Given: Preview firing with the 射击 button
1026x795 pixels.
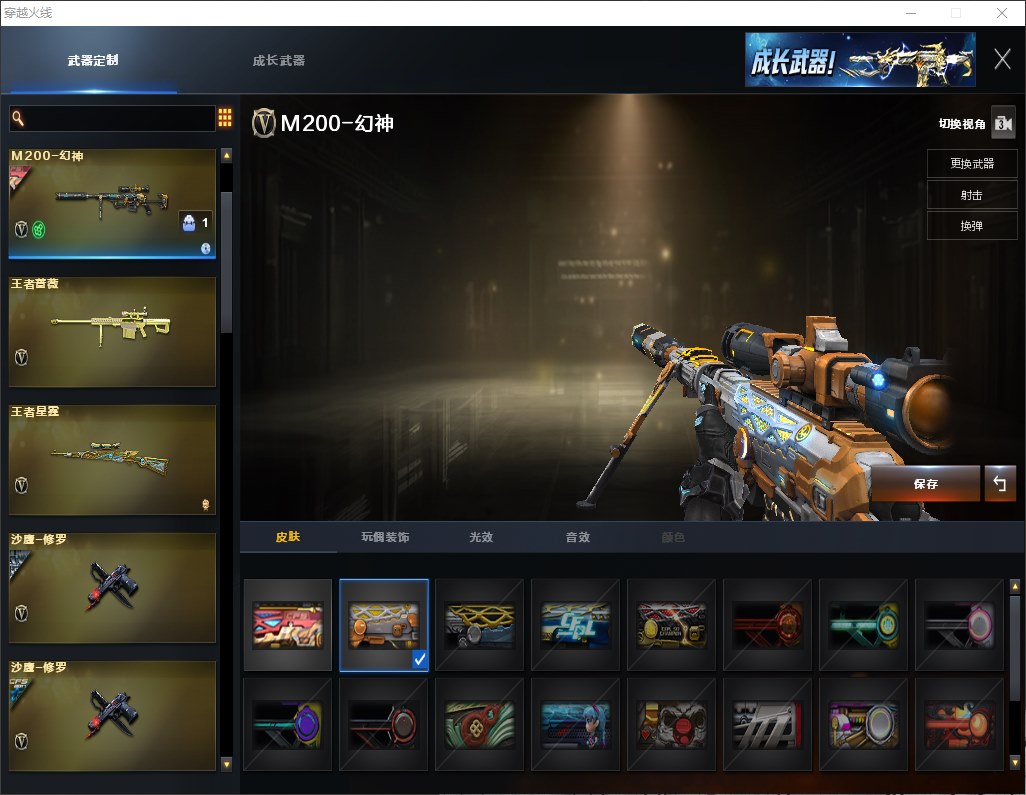Looking at the screenshot, I should click(x=971, y=195).
